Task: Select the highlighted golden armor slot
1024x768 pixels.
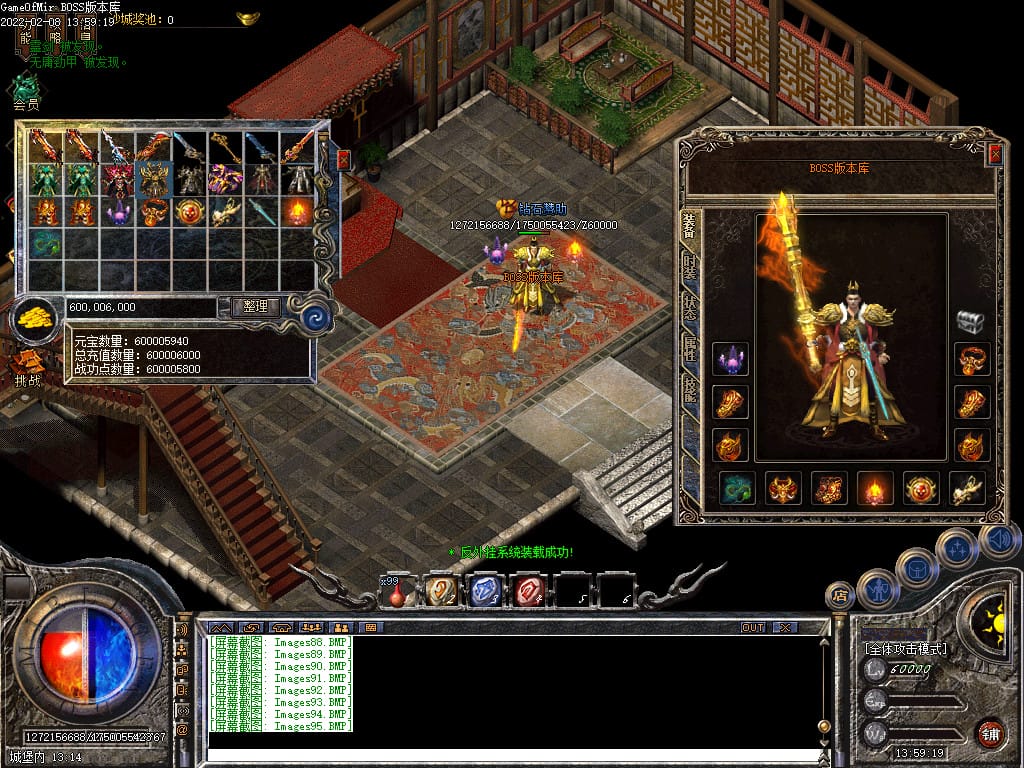Action: (153, 179)
